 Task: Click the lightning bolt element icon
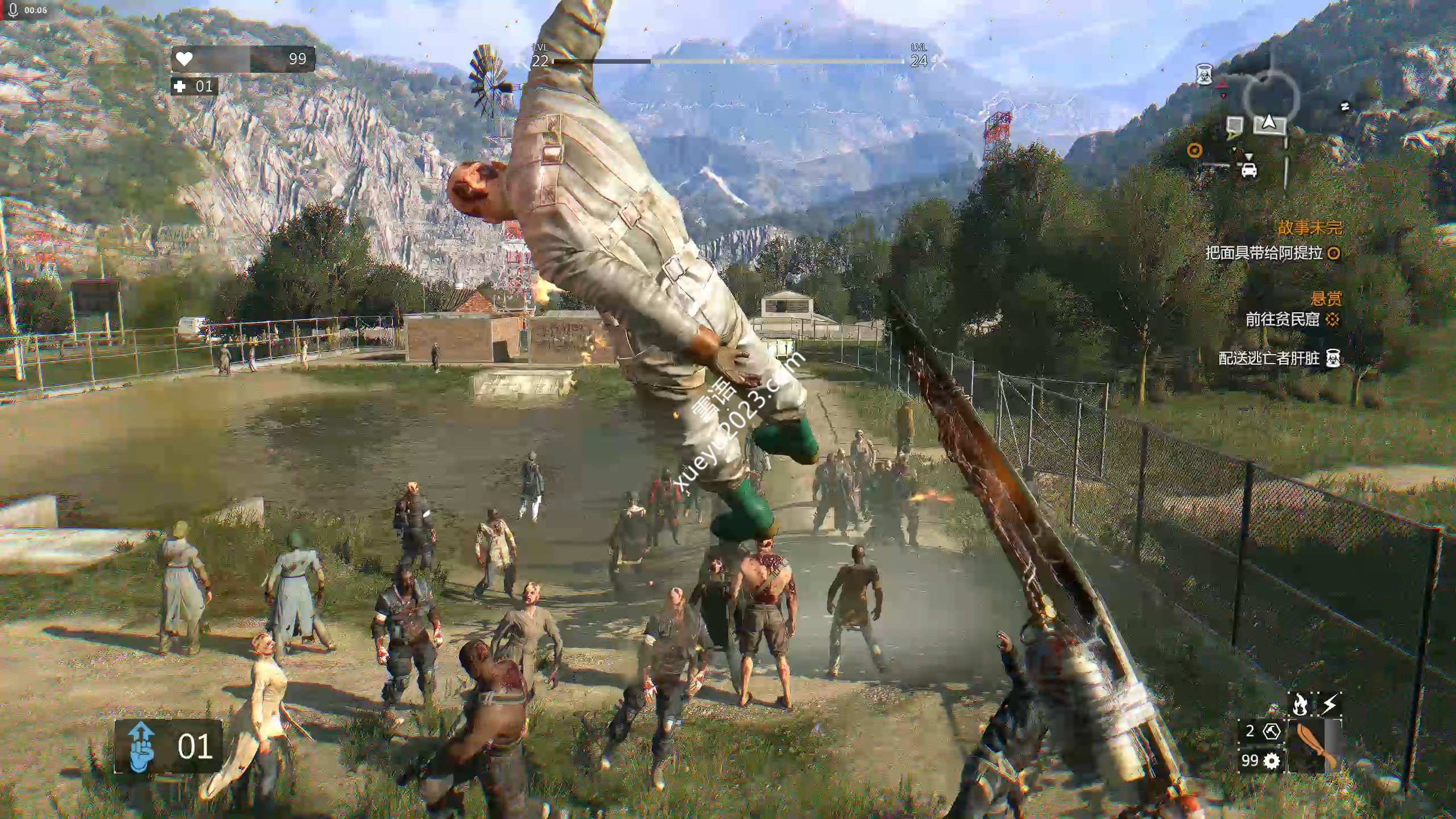pyautogui.click(x=1329, y=705)
